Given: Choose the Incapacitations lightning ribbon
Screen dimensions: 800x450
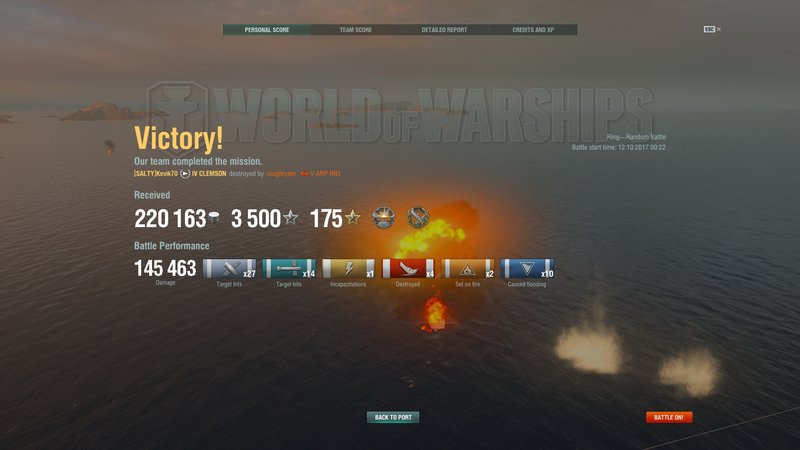Looking at the screenshot, I should 348,268.
